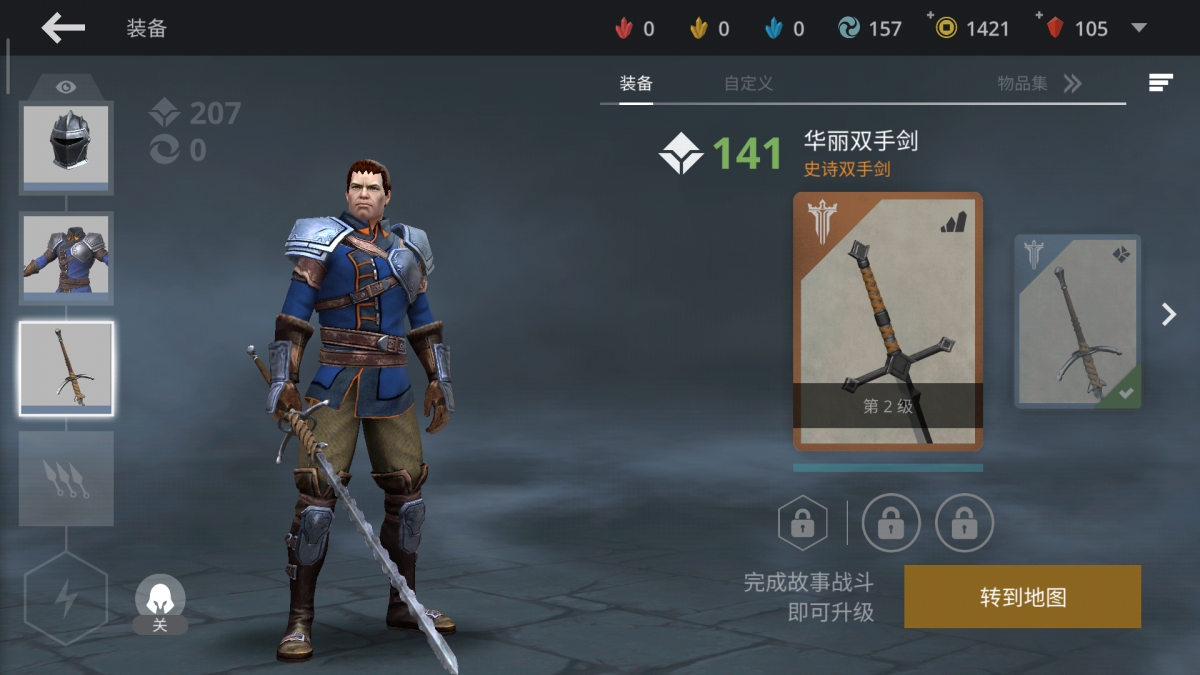
Task: Select the two-handed sword weapon slot
Action: click(66, 368)
